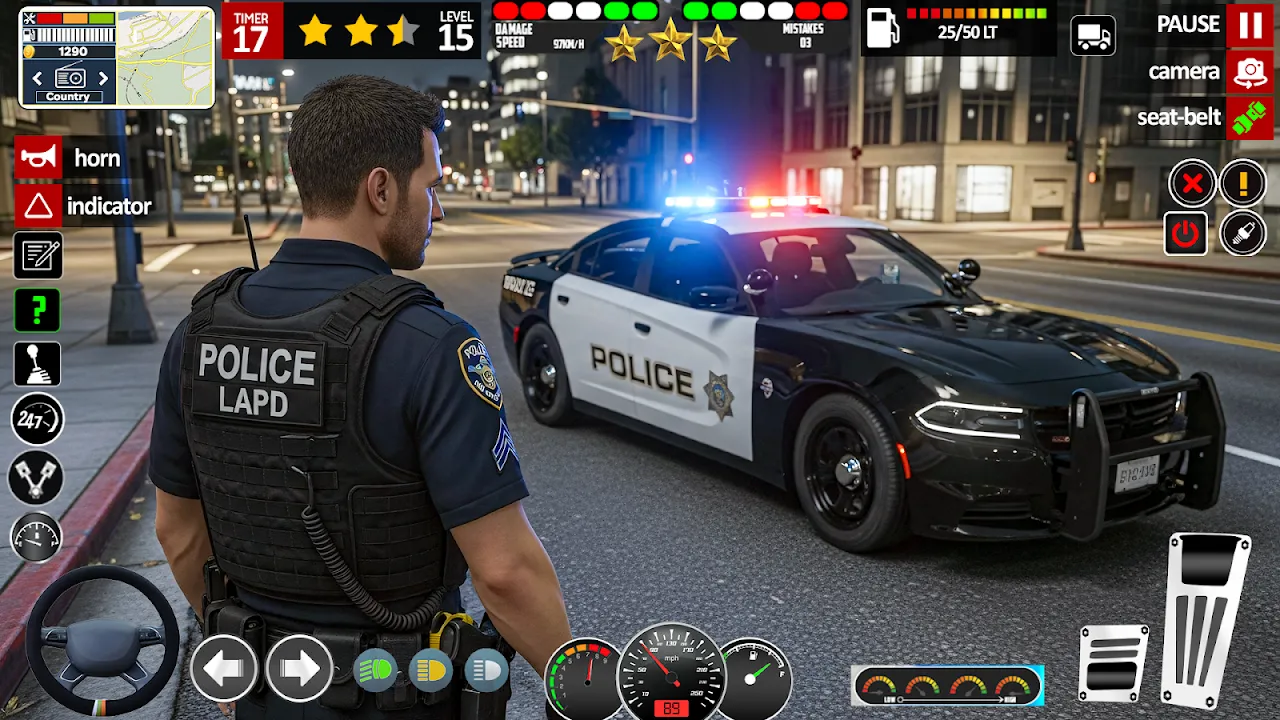This screenshot has height=720, width=1280.
Task: Tap the gear shifter icon
Action: 38,364
